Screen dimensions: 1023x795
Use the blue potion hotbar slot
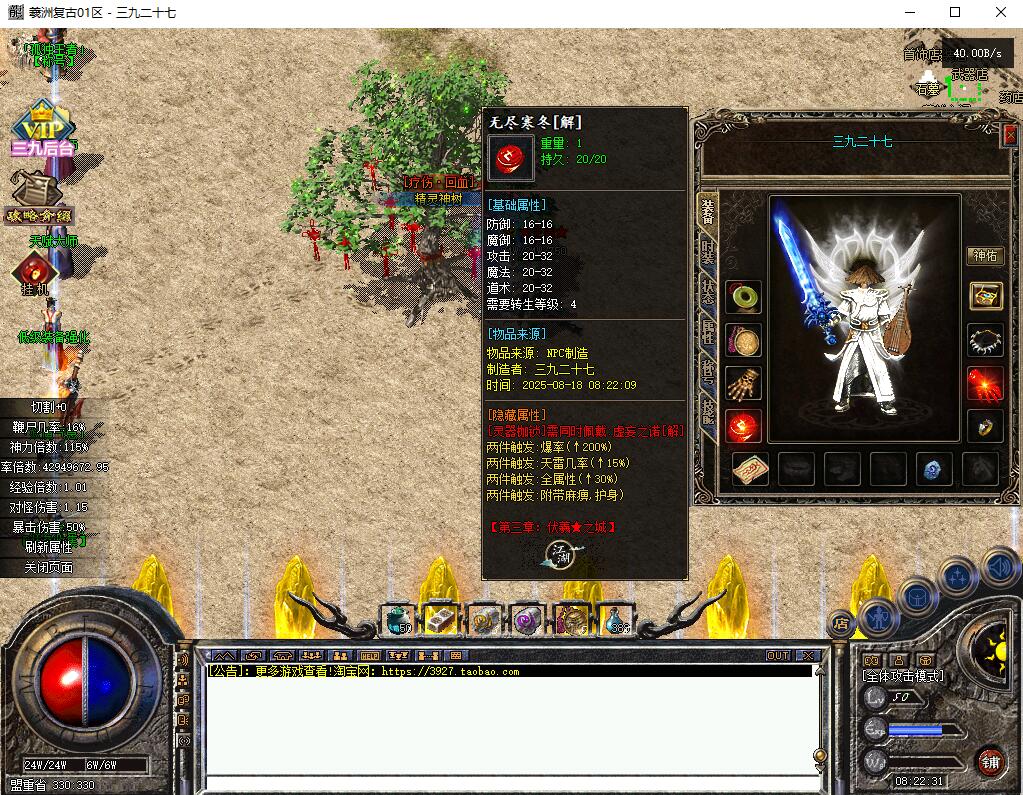pyautogui.click(x=616, y=621)
